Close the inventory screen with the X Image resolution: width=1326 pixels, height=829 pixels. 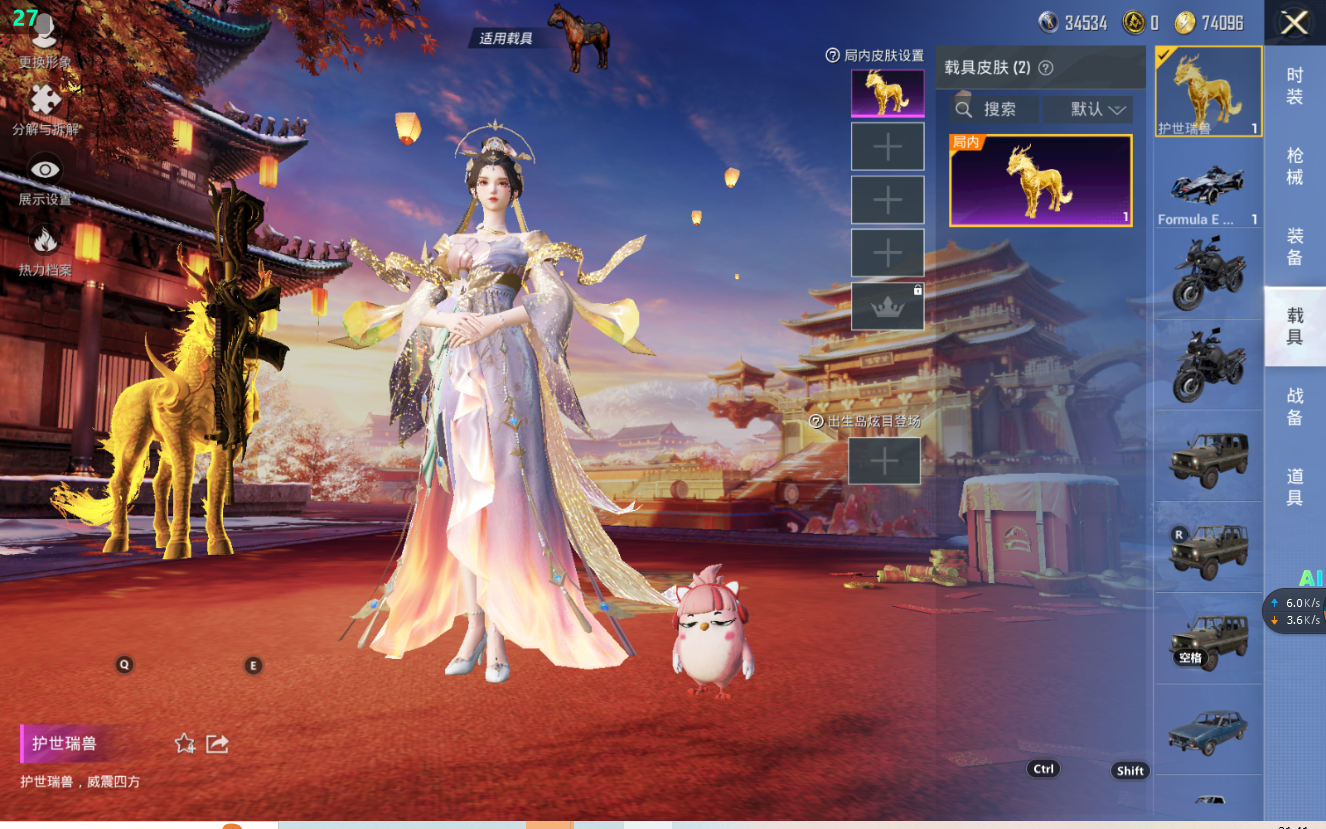click(x=1294, y=23)
